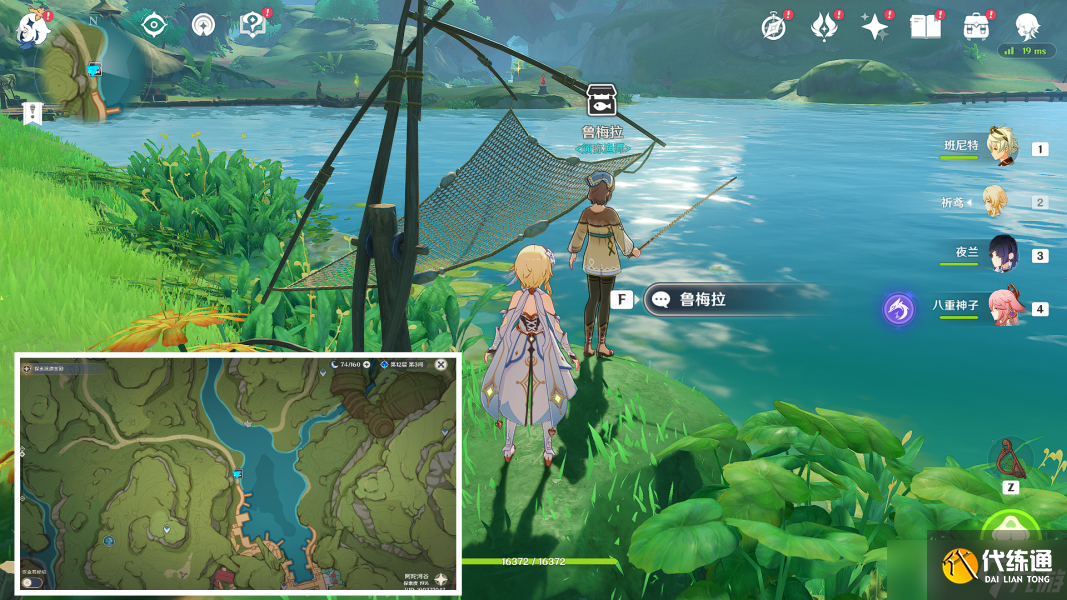Image resolution: width=1067 pixels, height=600 pixels.
Task: Use the gadget icon above Z
Action: click(x=1010, y=458)
